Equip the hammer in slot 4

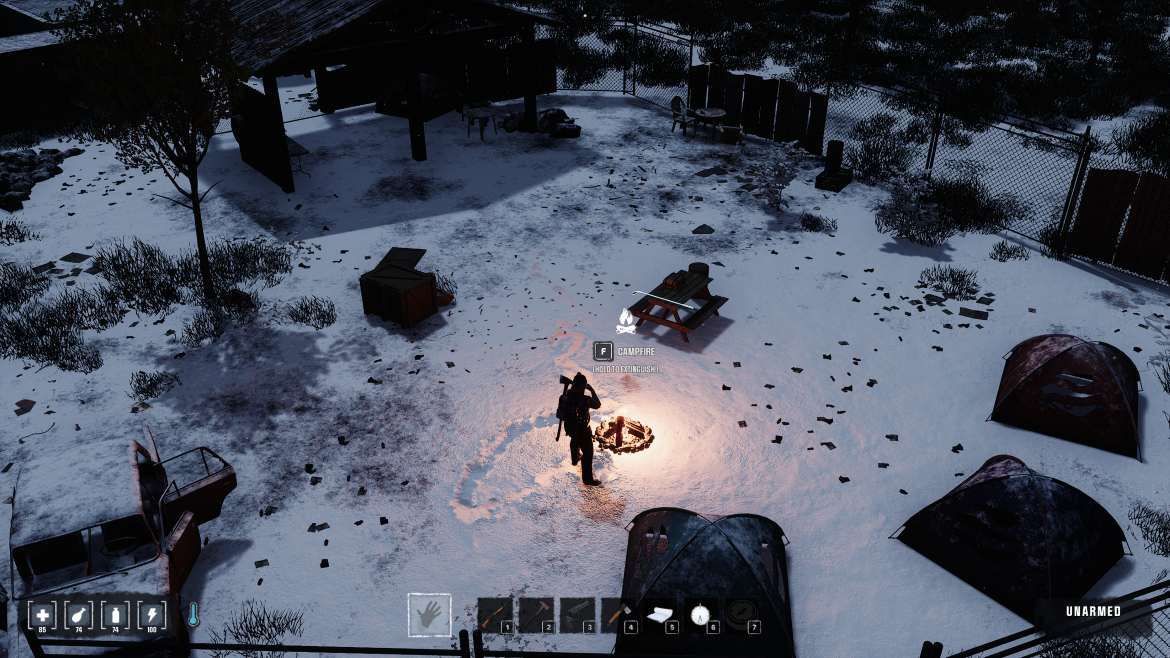point(618,614)
